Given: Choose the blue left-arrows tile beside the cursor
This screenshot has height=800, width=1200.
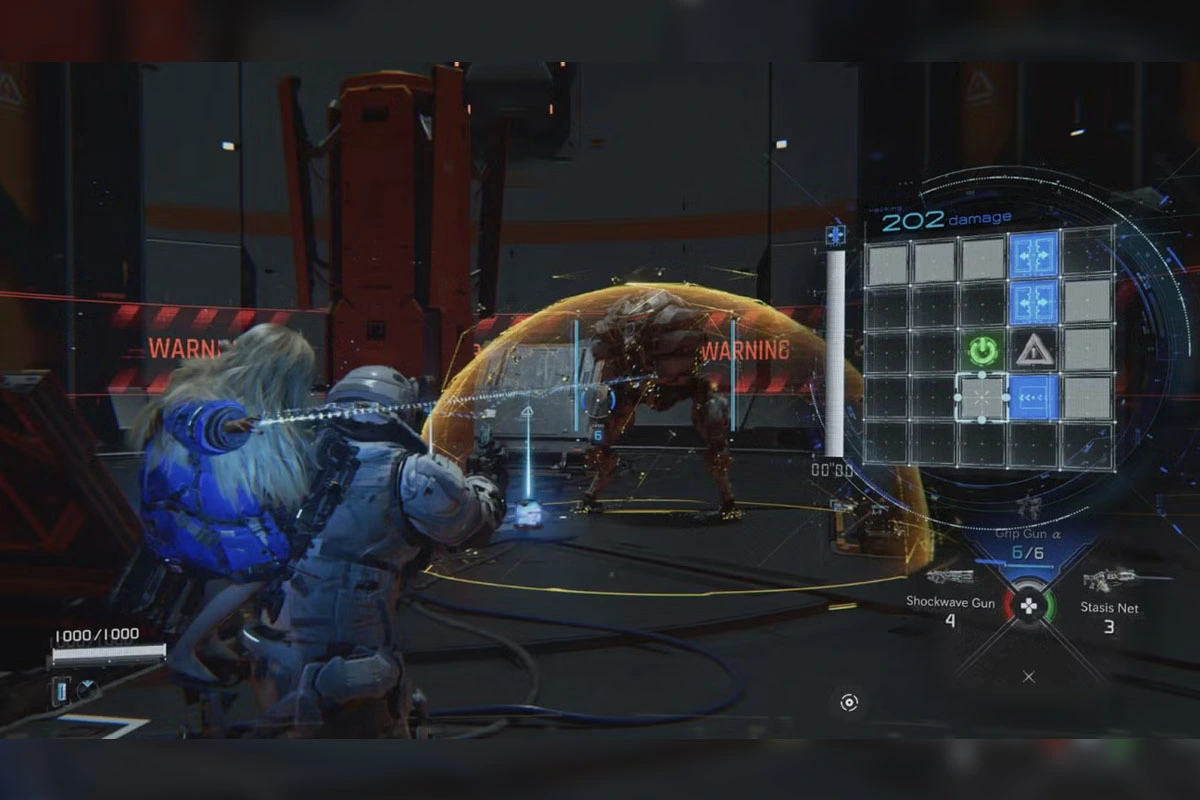Looking at the screenshot, I should pyautogui.click(x=1034, y=397).
